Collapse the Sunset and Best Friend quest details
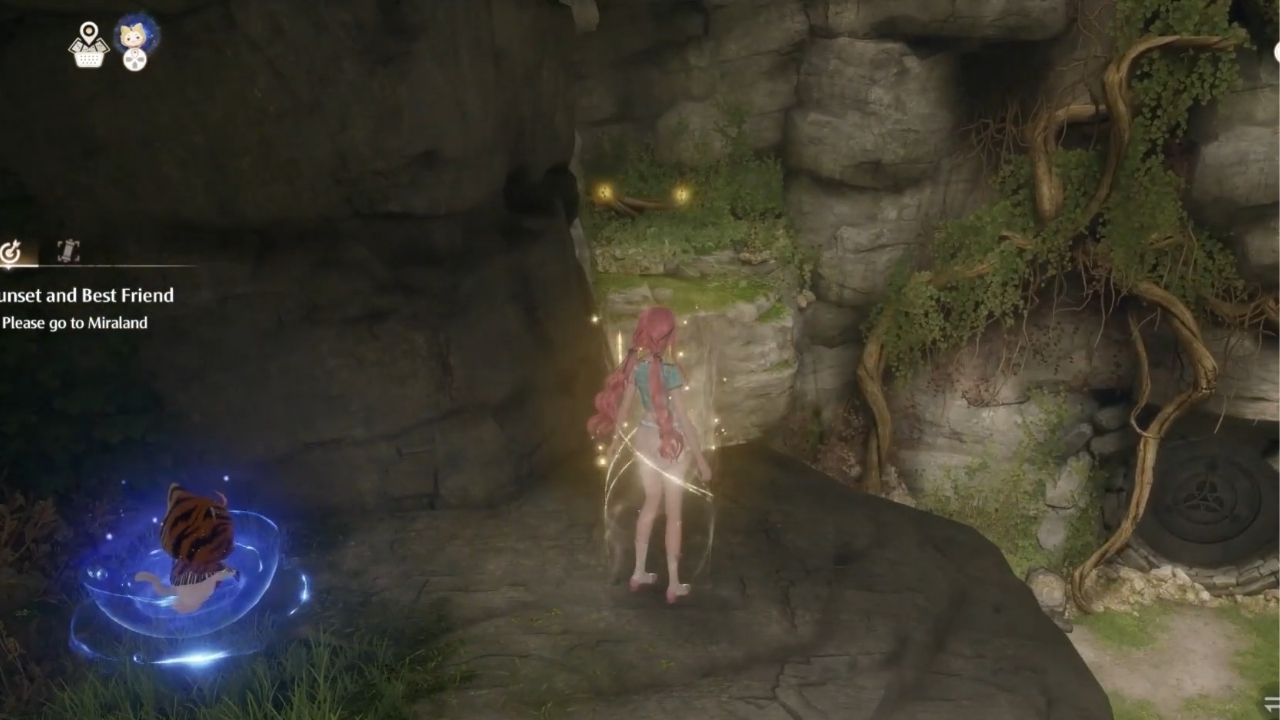Viewport: 1280px width, 720px height. tap(85, 296)
